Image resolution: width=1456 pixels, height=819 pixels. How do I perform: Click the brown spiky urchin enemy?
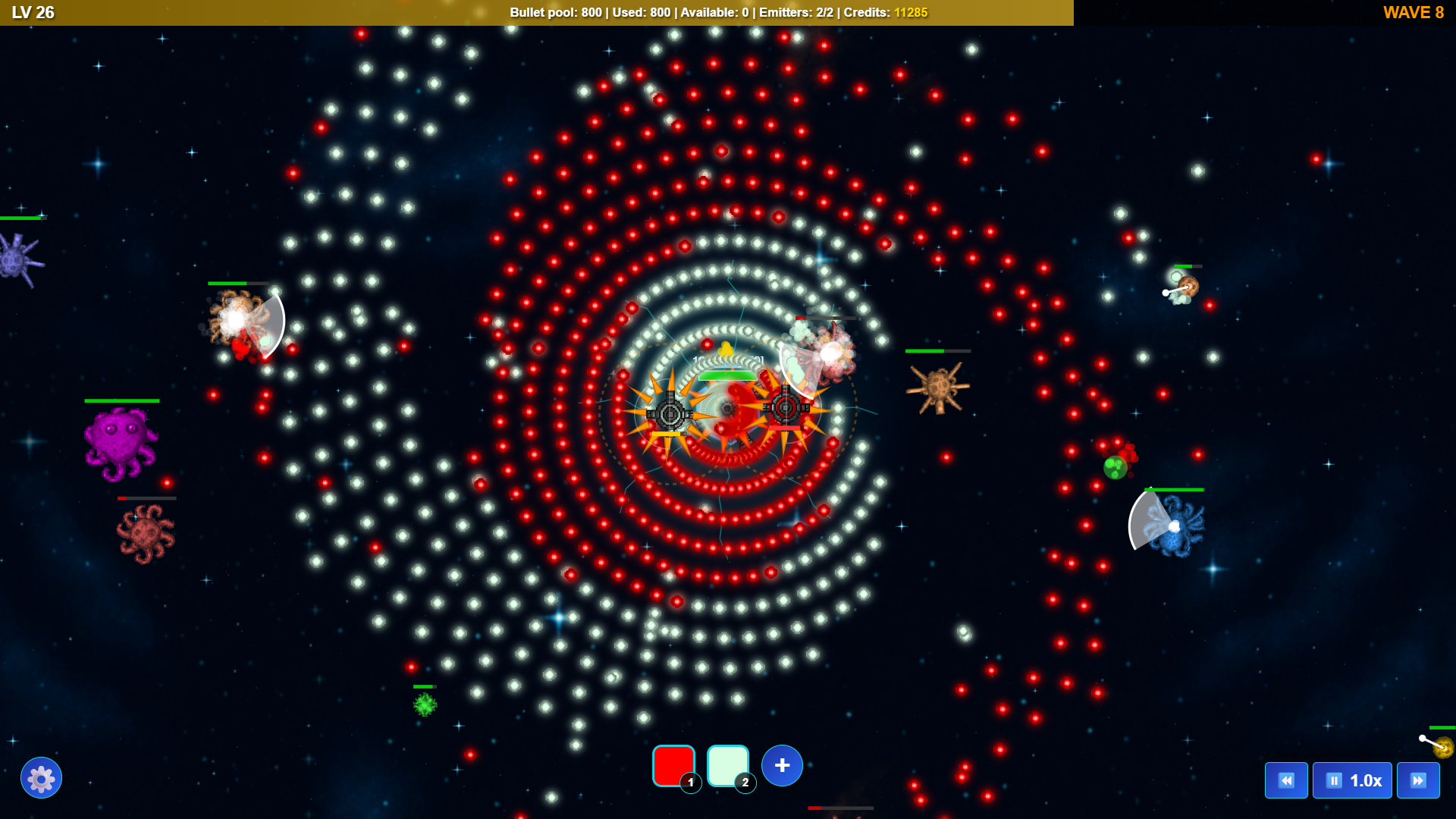point(938,387)
